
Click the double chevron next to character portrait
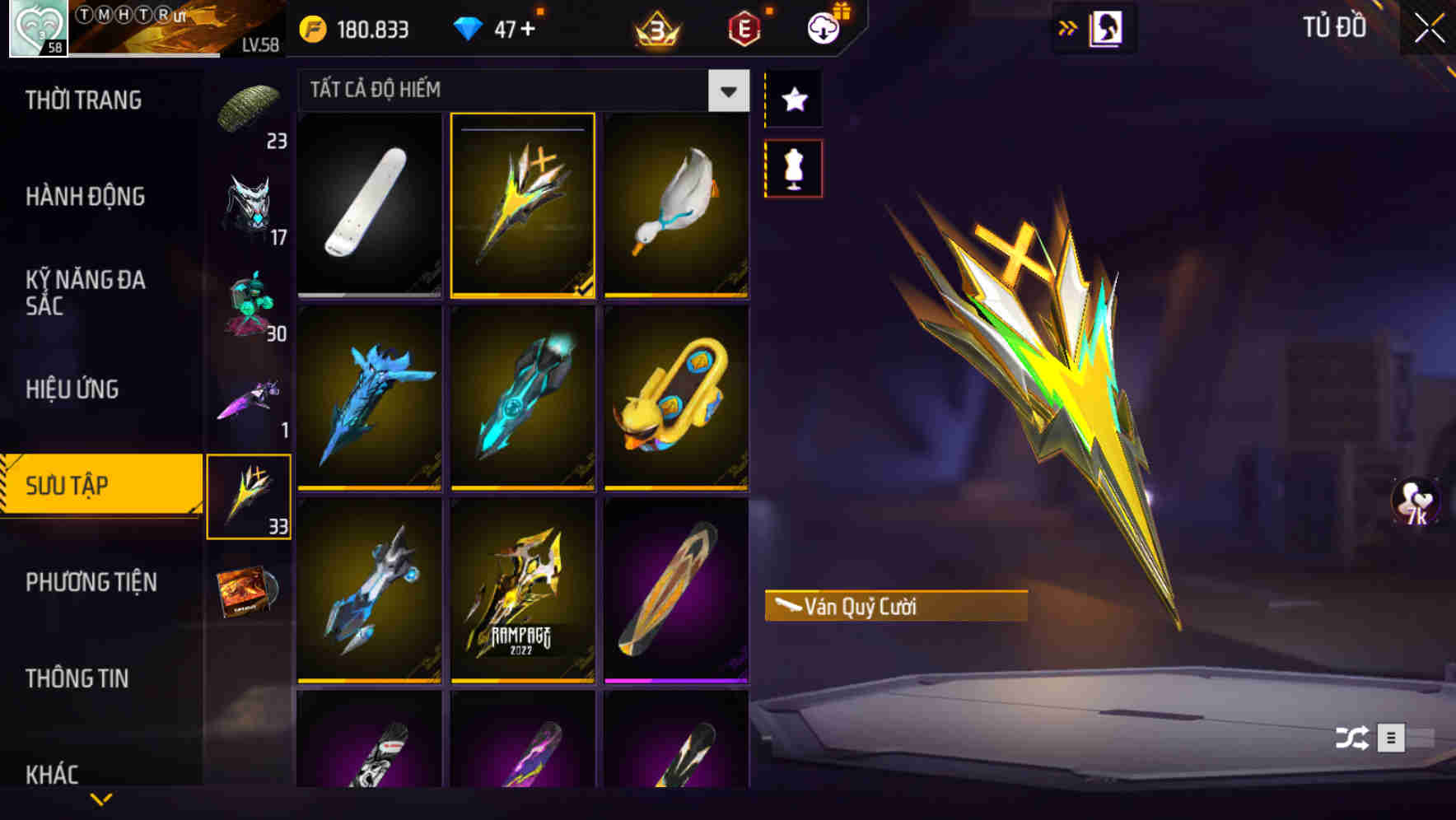[1068, 26]
